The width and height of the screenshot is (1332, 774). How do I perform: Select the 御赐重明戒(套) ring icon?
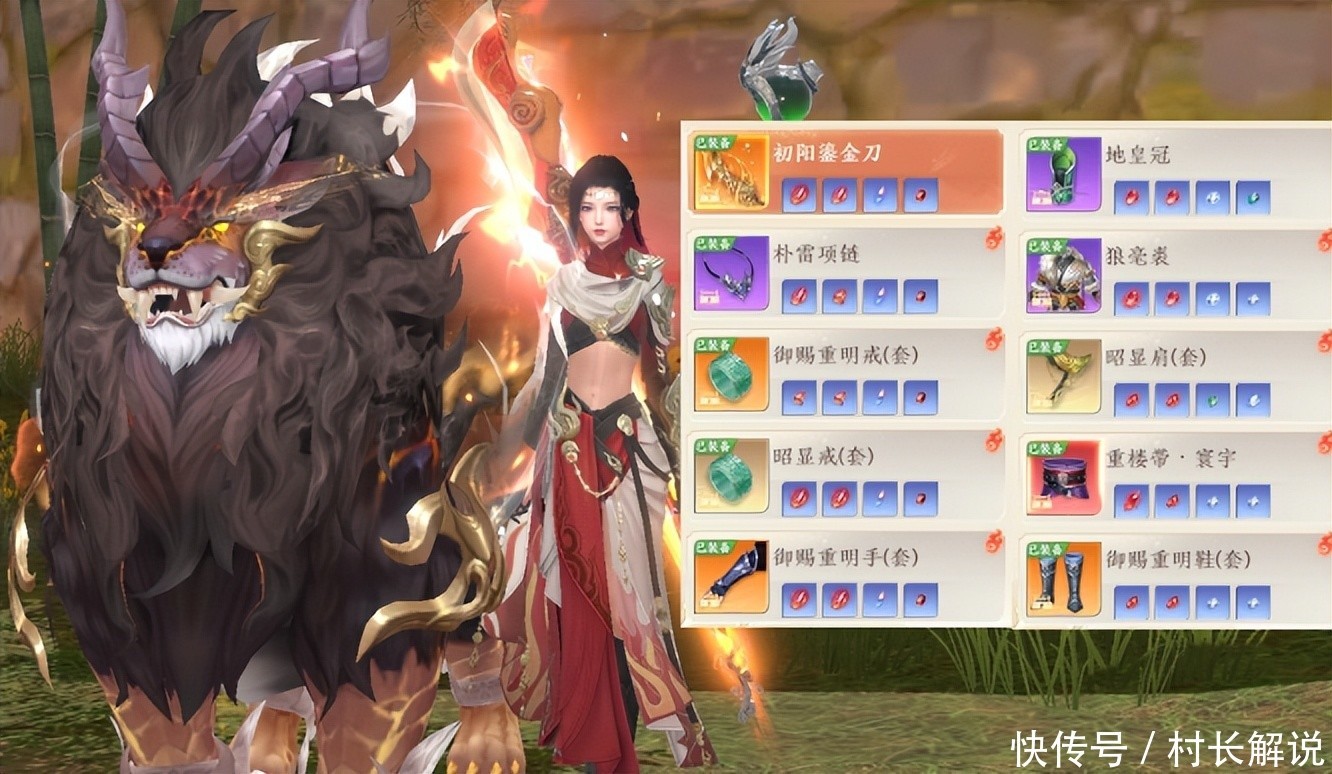pyautogui.click(x=731, y=375)
